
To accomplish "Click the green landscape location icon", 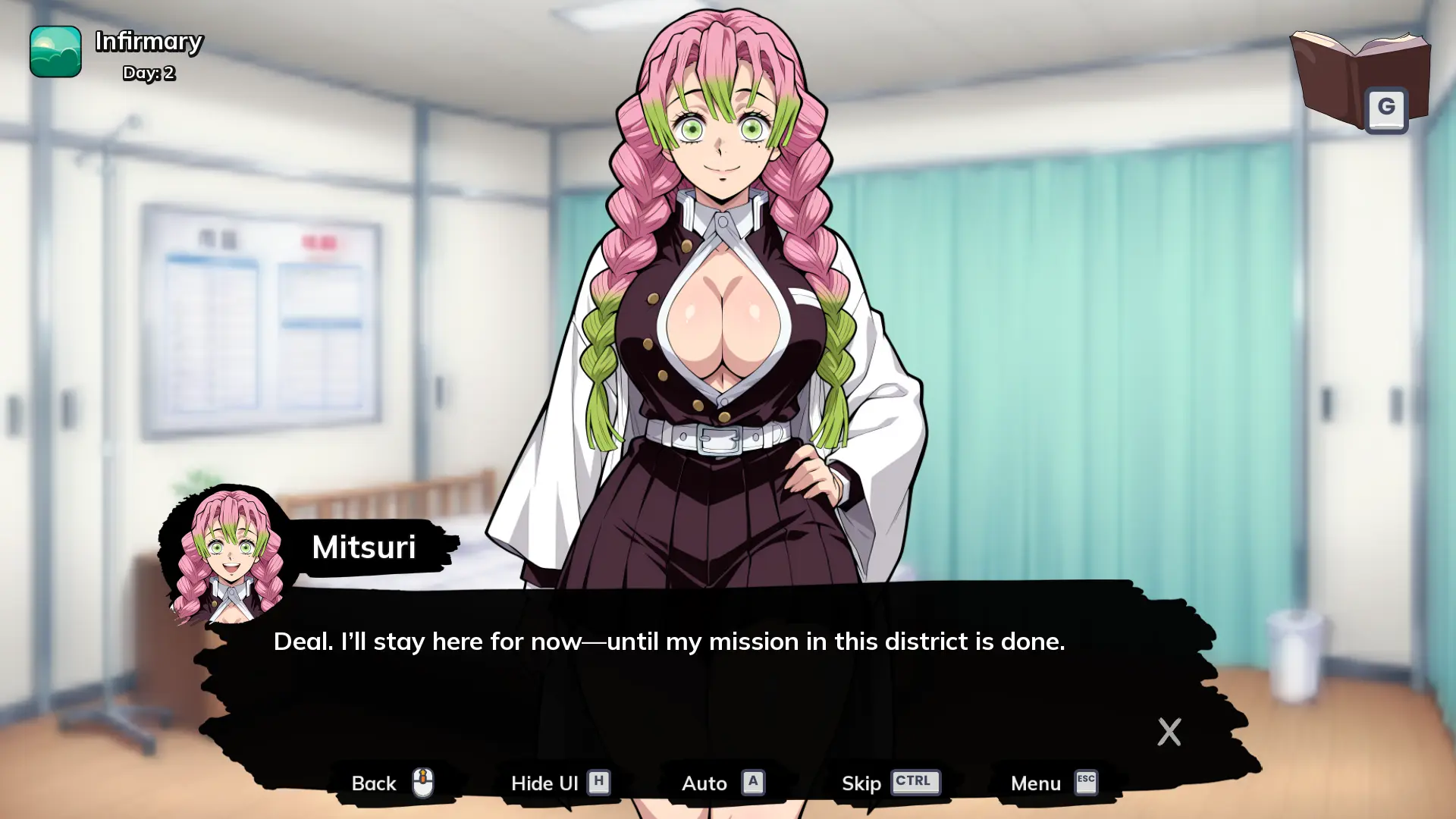I will pos(55,52).
